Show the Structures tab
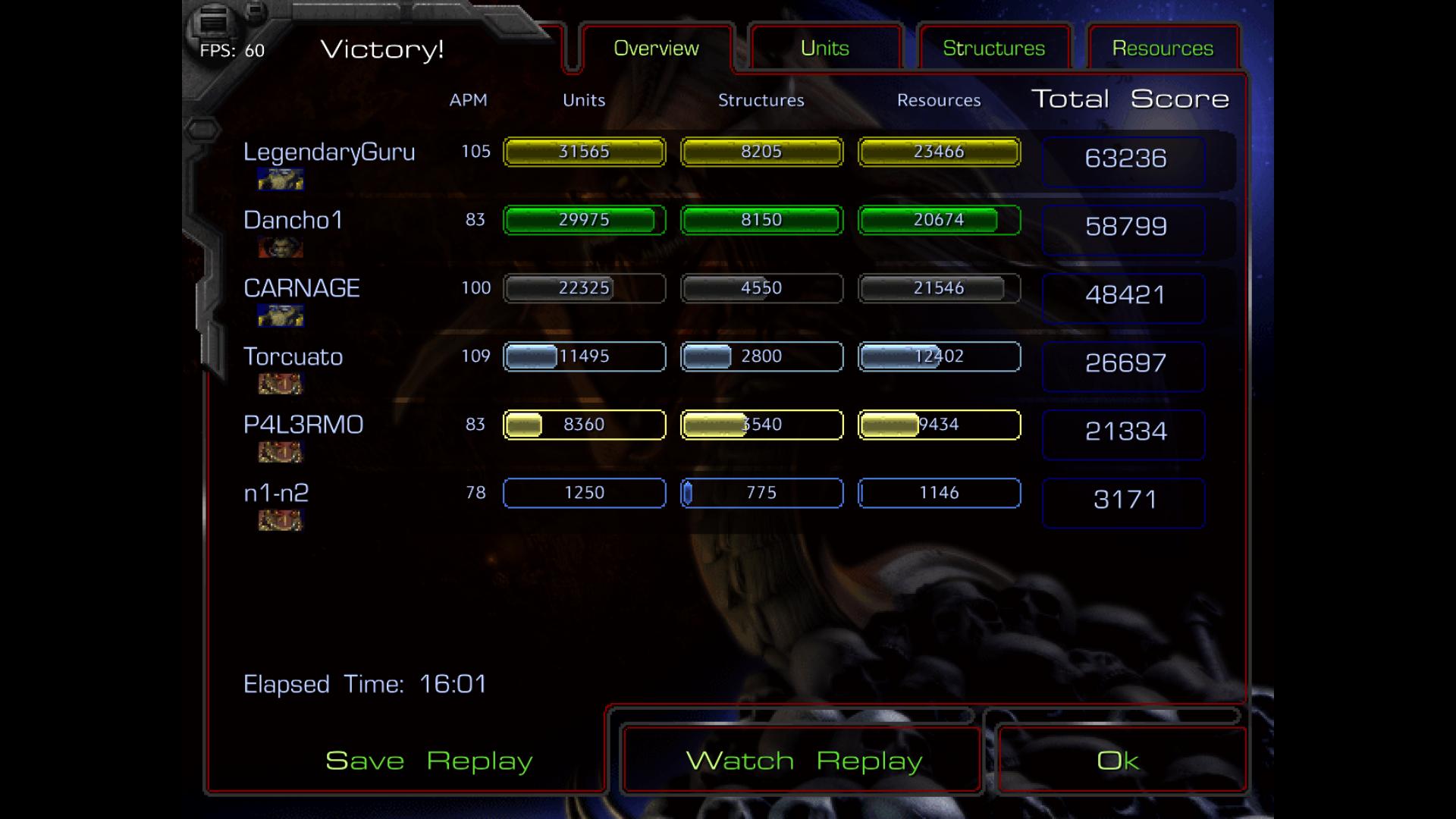This screenshot has width=1456, height=819. (993, 49)
